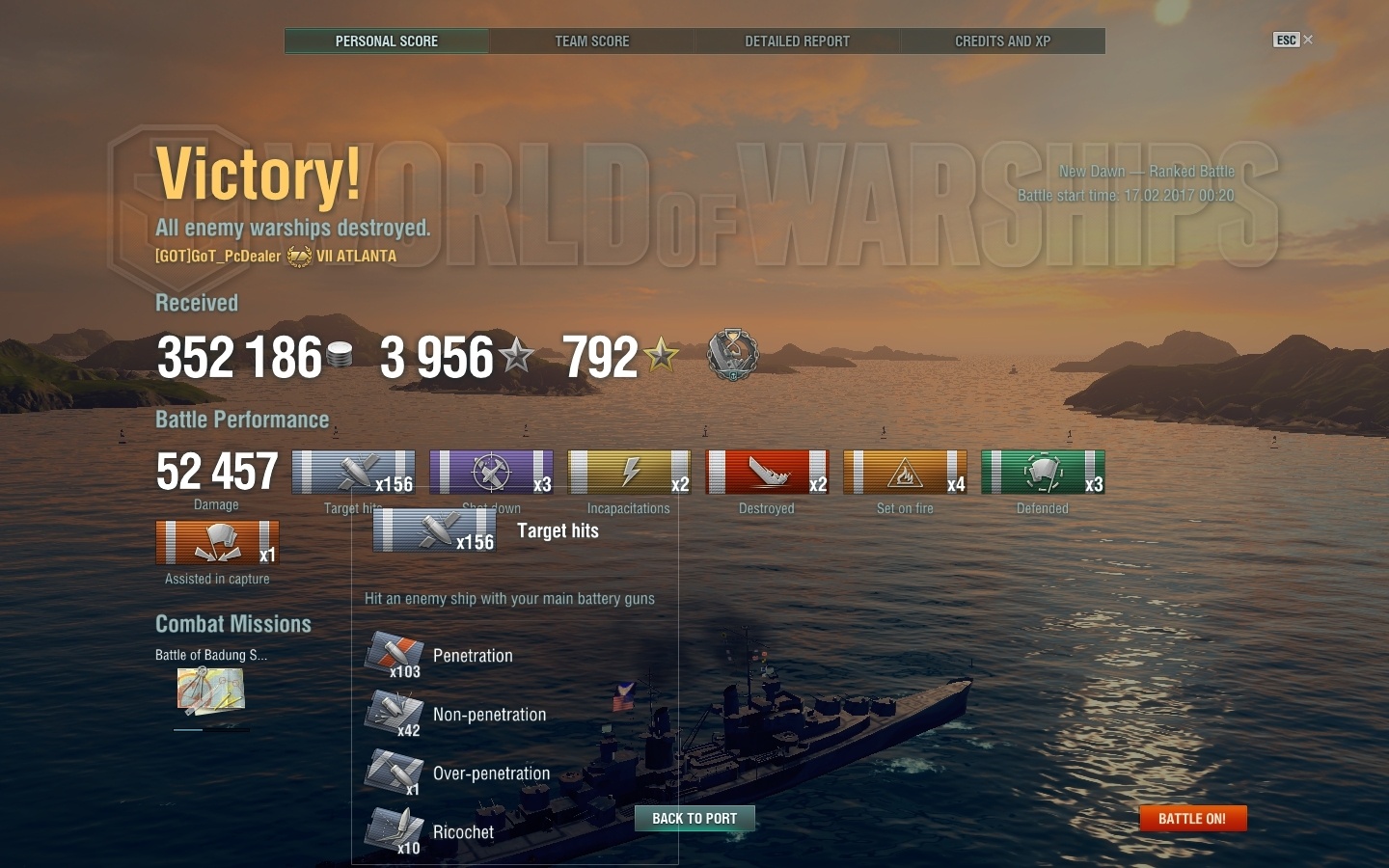Close the results screen with ESC X
Viewport: 1389px width, 868px height.
click(x=1294, y=40)
